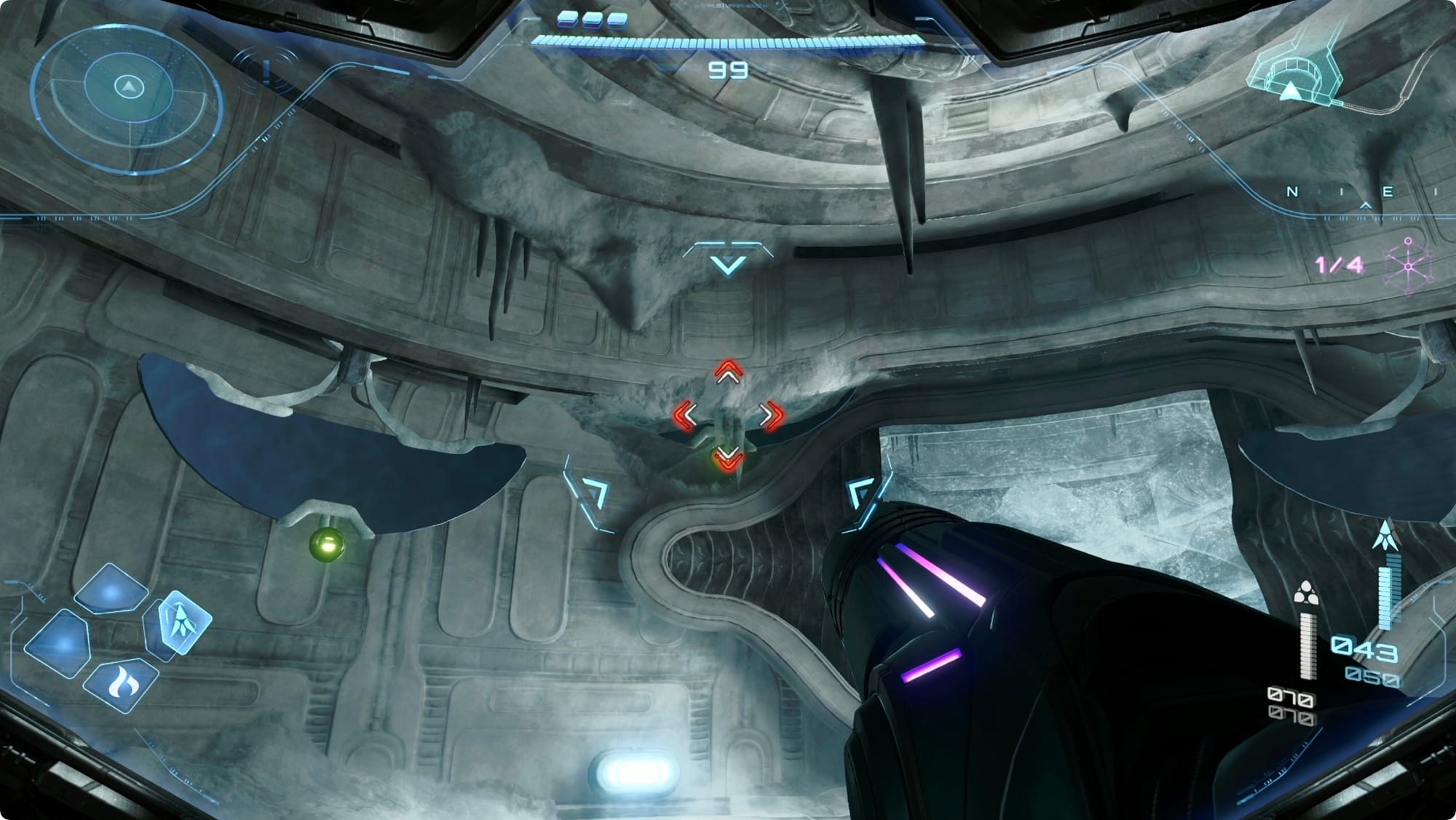Click the exclamation hazard warning indicator
This screenshot has width=1456, height=820.
tap(268, 71)
